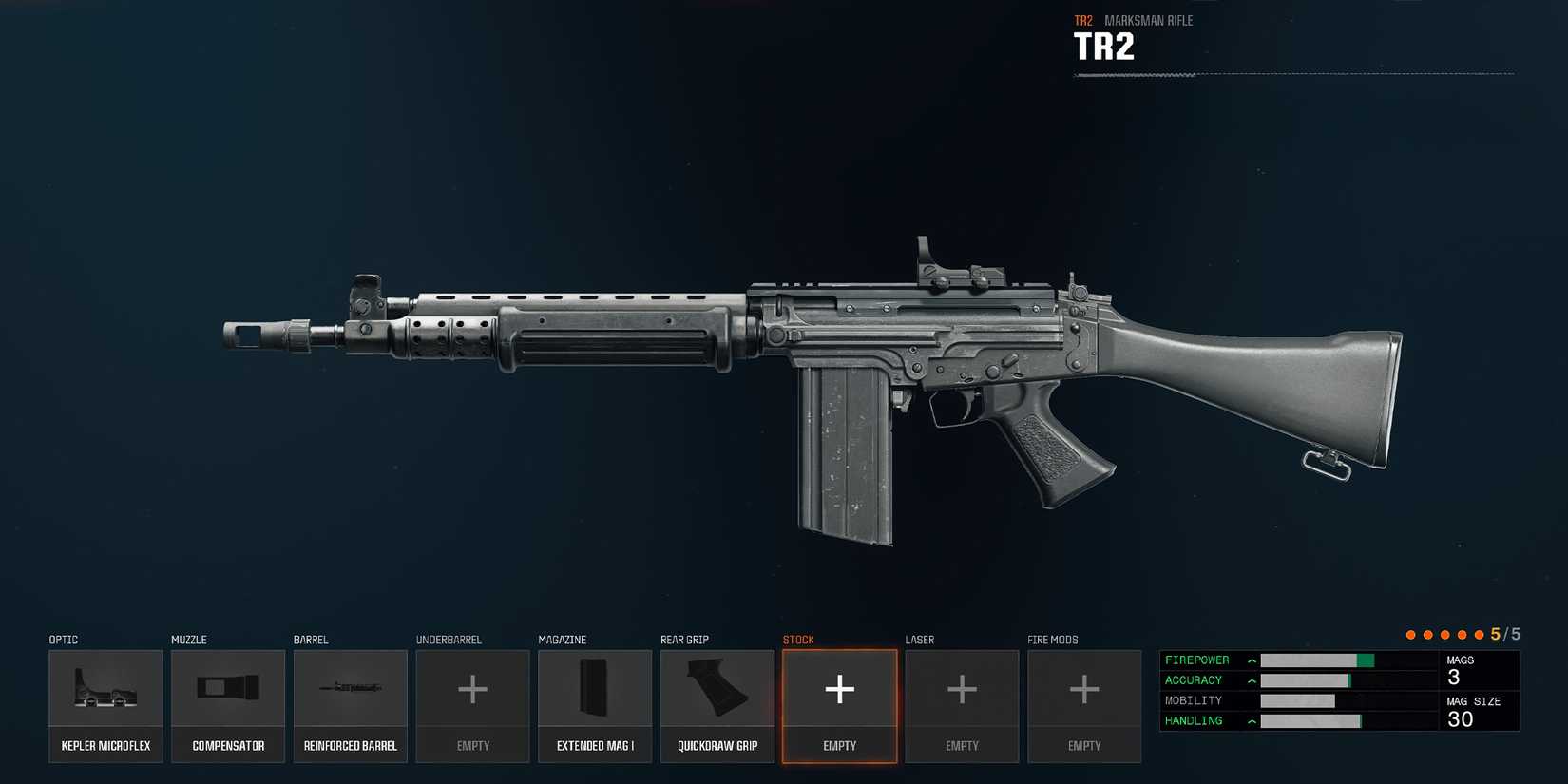Add an attachment to the empty Fire Mods slot
This screenshot has width=1568, height=784.
[x=1084, y=705]
